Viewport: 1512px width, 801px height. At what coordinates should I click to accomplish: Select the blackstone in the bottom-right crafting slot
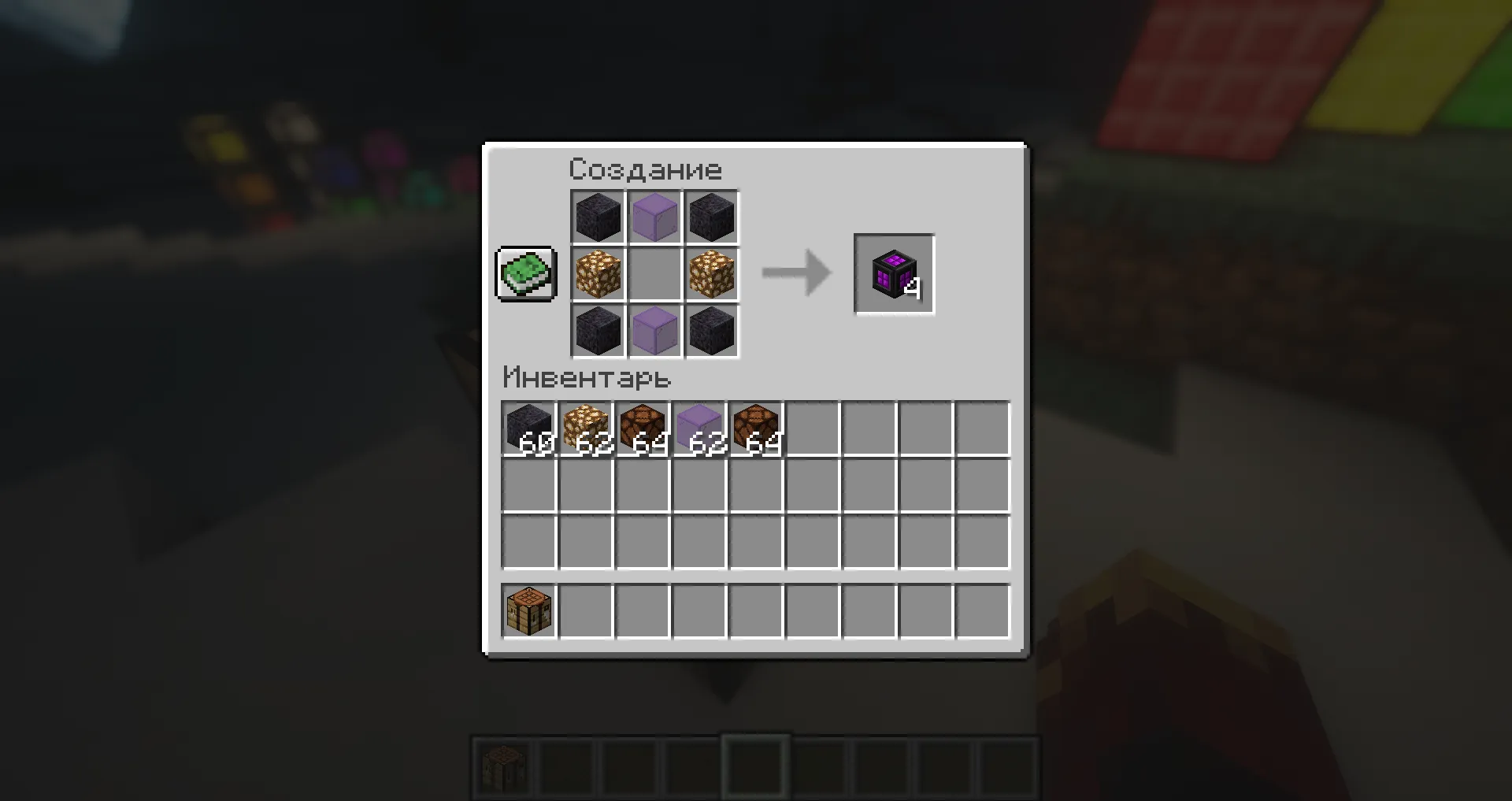coord(710,331)
